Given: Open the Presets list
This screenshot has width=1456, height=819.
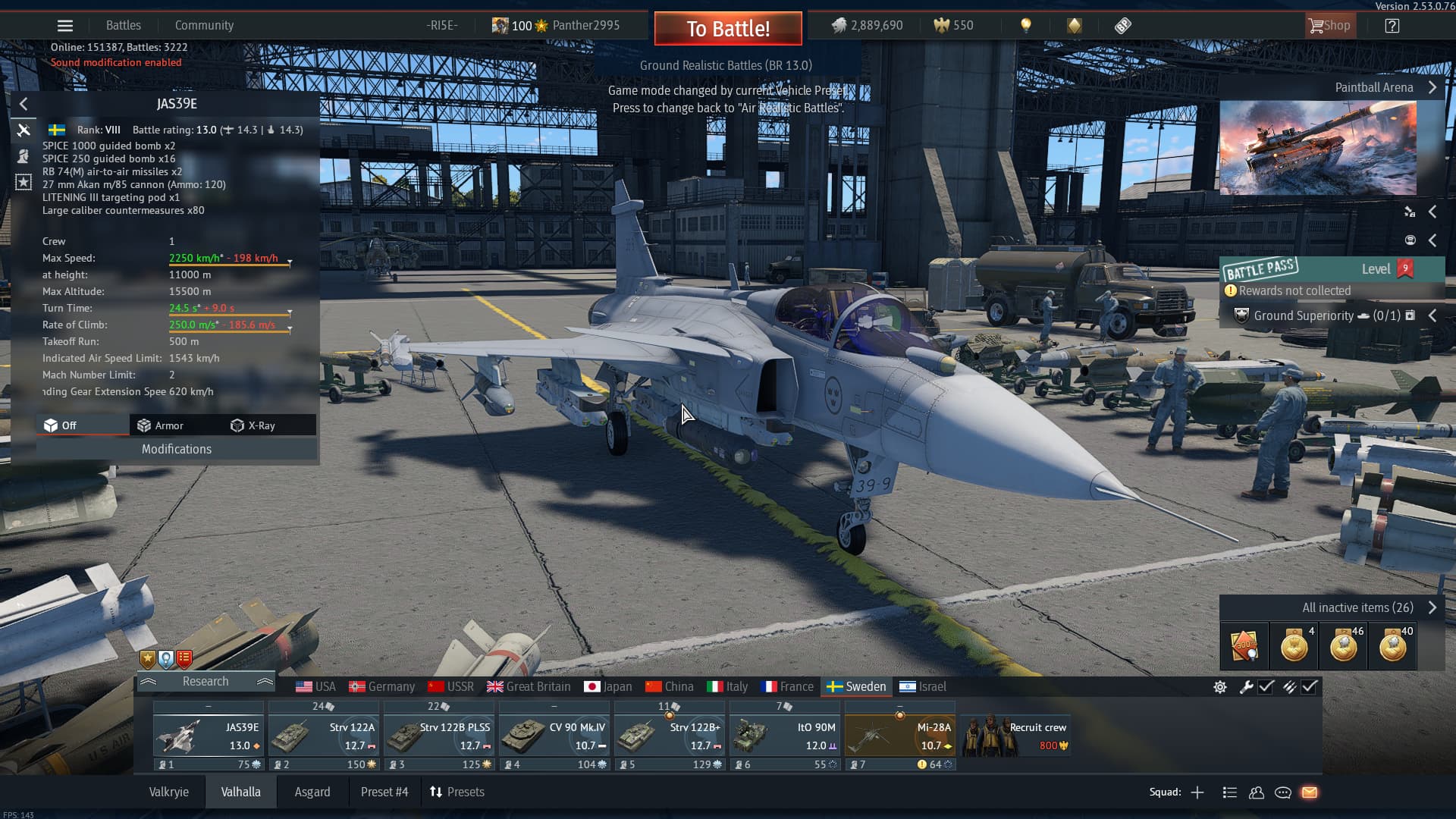Looking at the screenshot, I should click(x=457, y=792).
